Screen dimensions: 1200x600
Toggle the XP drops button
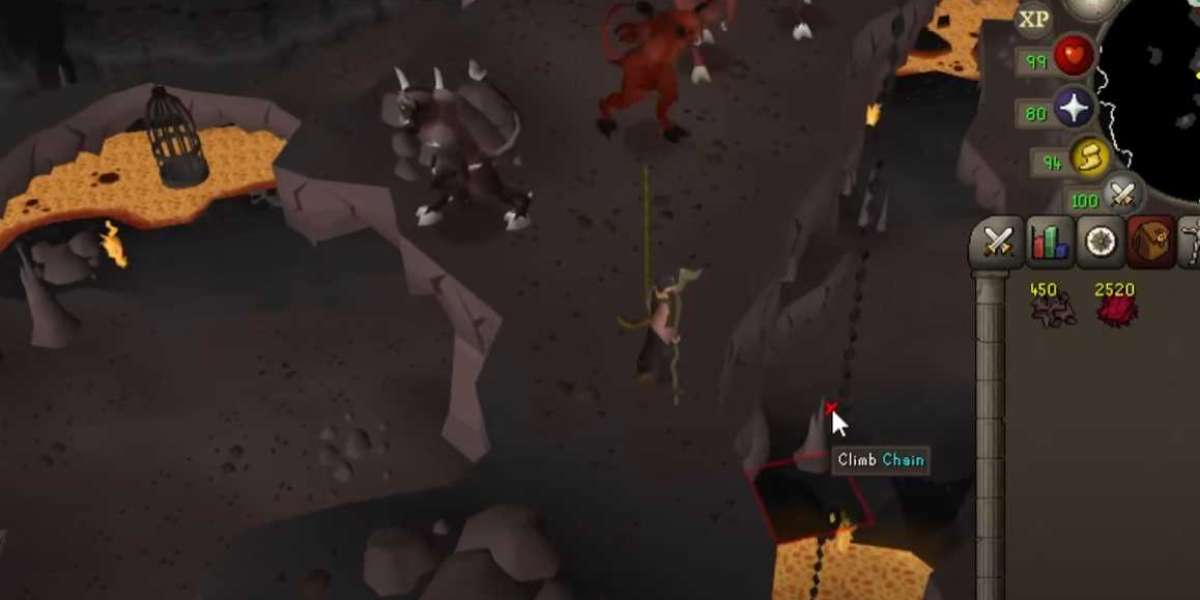click(x=1034, y=18)
